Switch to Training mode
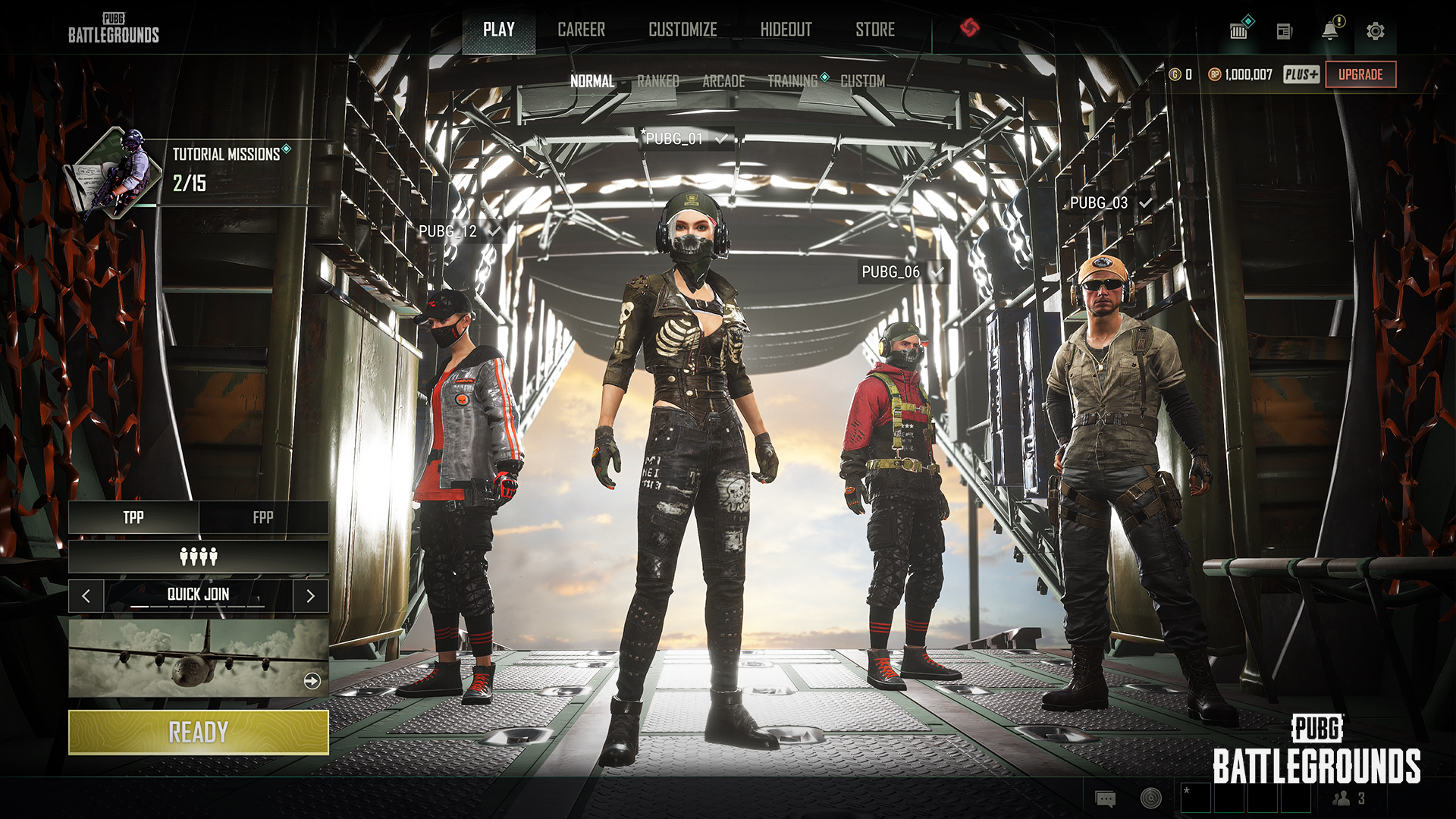This screenshot has width=1456, height=819. [792, 81]
